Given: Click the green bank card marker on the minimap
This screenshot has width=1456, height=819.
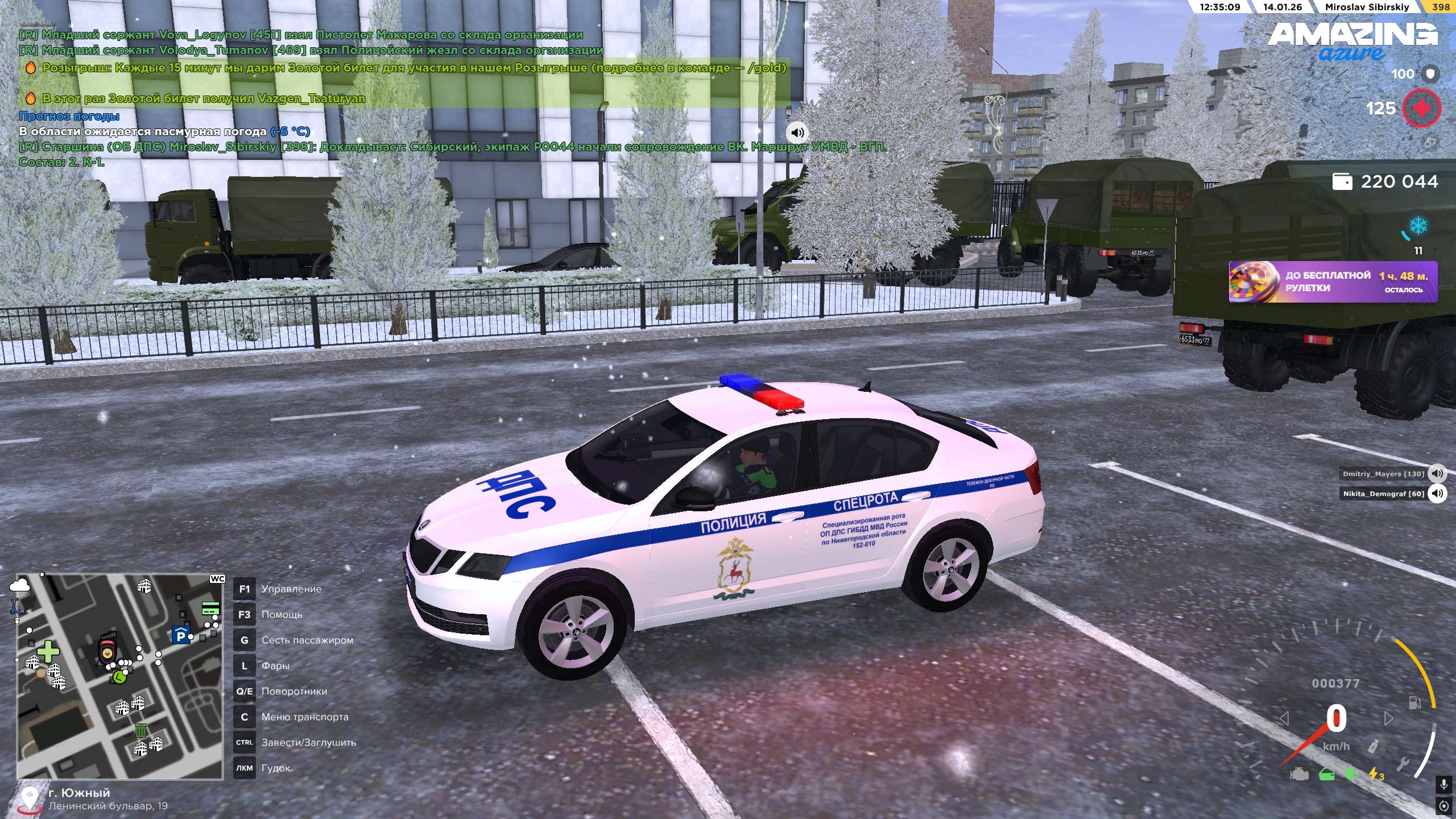Looking at the screenshot, I should tap(210, 609).
